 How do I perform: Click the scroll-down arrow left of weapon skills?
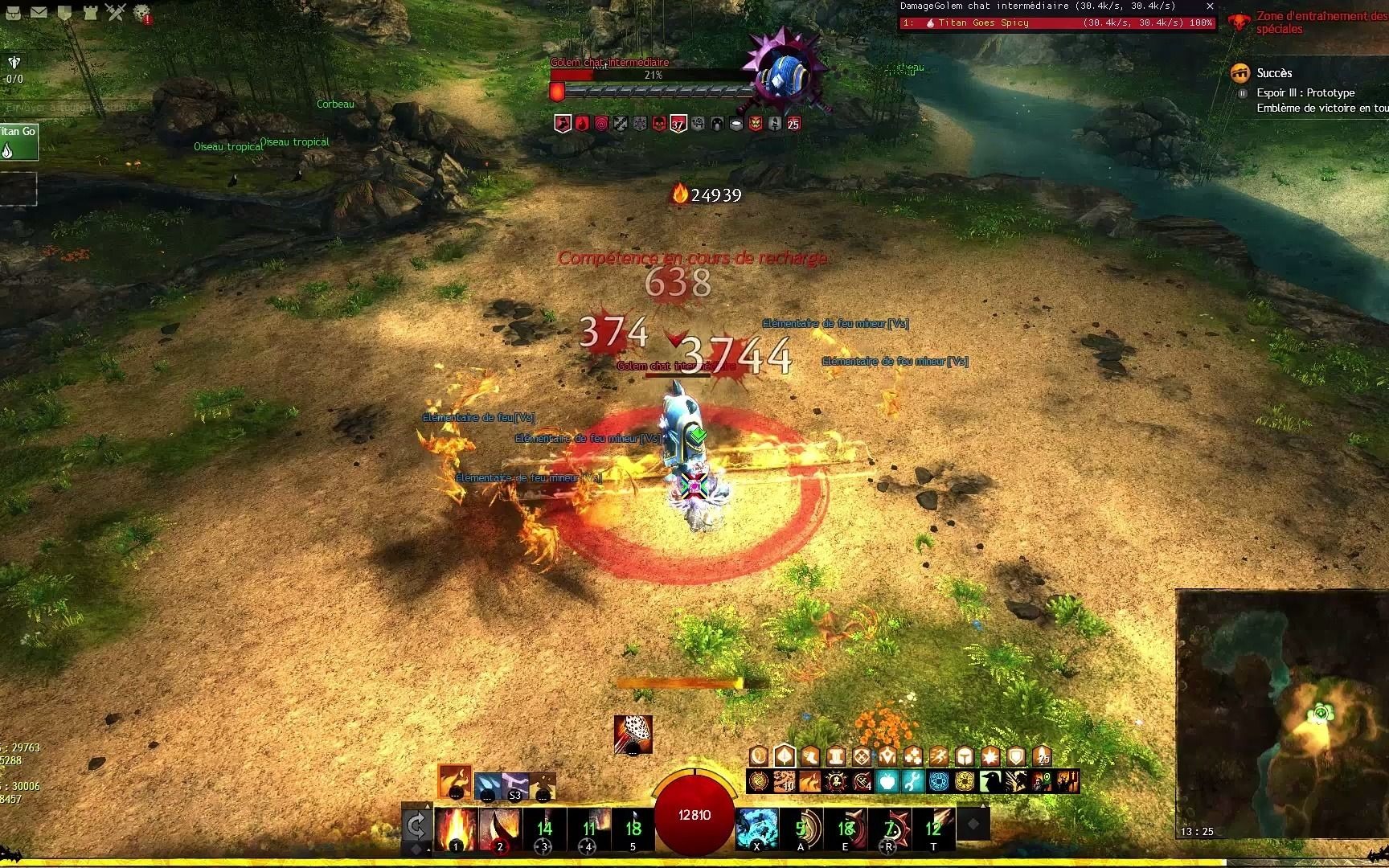coord(429,849)
